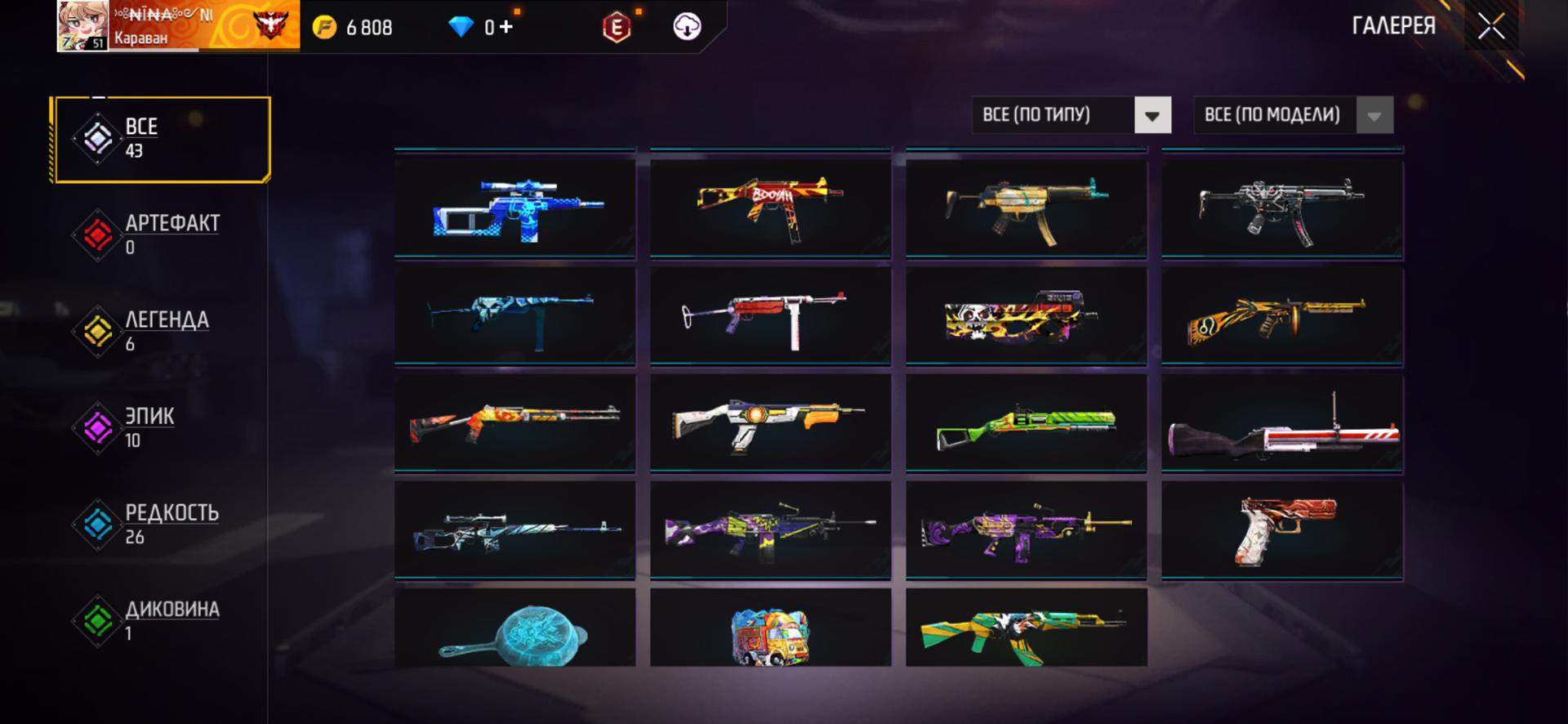The image size is (1568, 724).
Task: Choose the РЕДКОСТЬ category tab
Action: pos(161,525)
